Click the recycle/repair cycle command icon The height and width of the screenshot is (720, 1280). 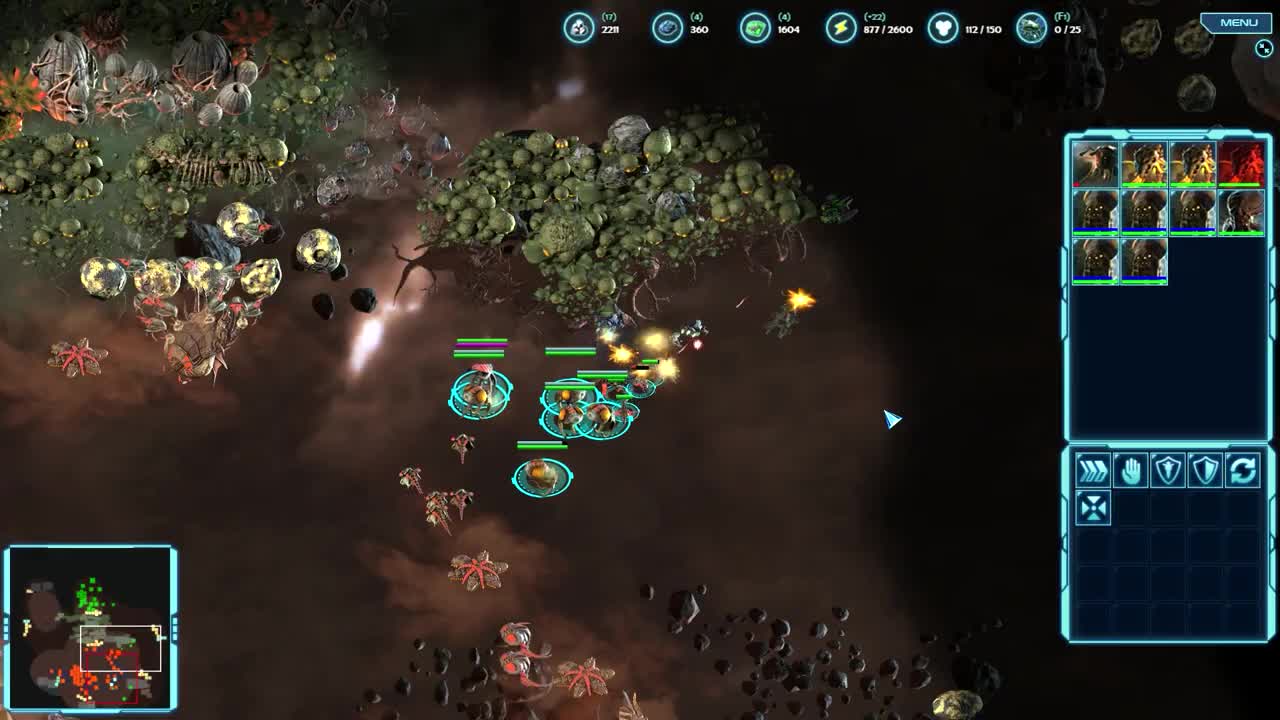point(1242,470)
